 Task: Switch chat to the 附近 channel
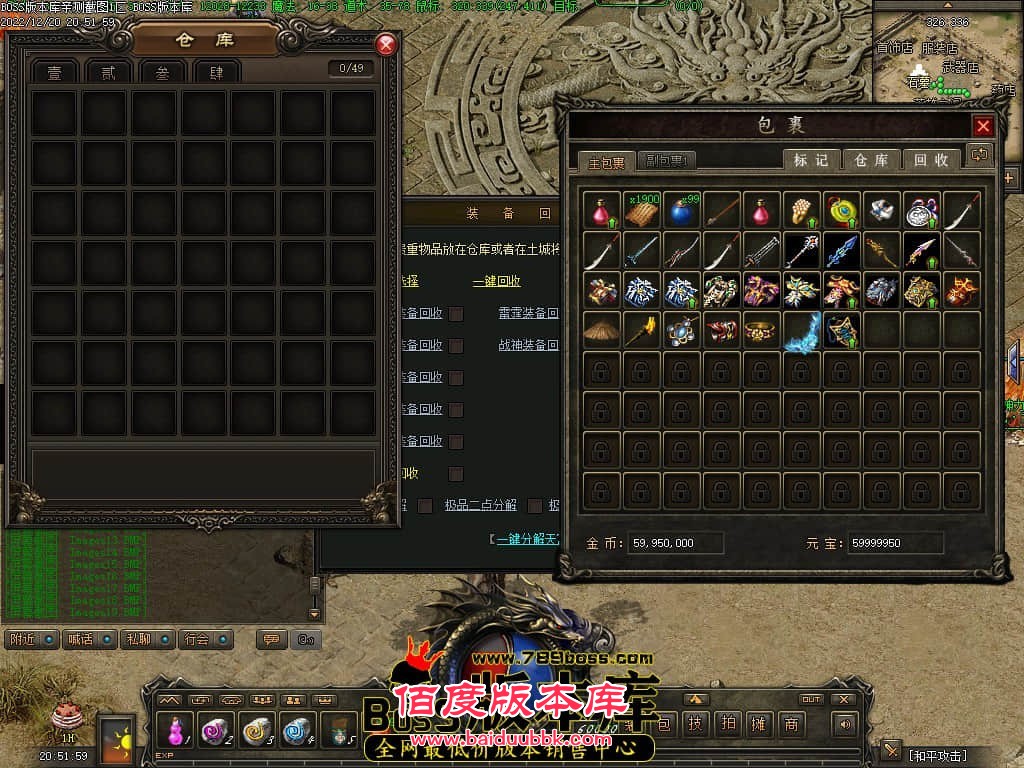(31, 639)
